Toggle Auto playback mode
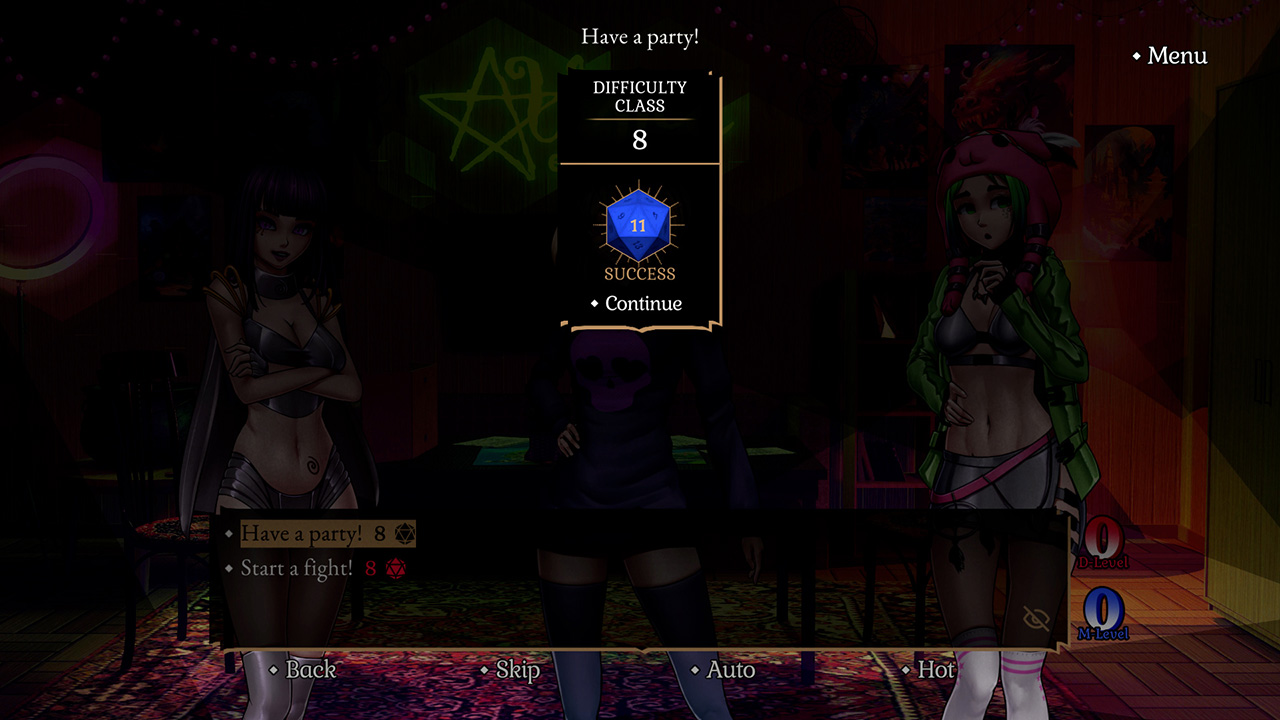This screenshot has width=1280, height=720. point(729,670)
